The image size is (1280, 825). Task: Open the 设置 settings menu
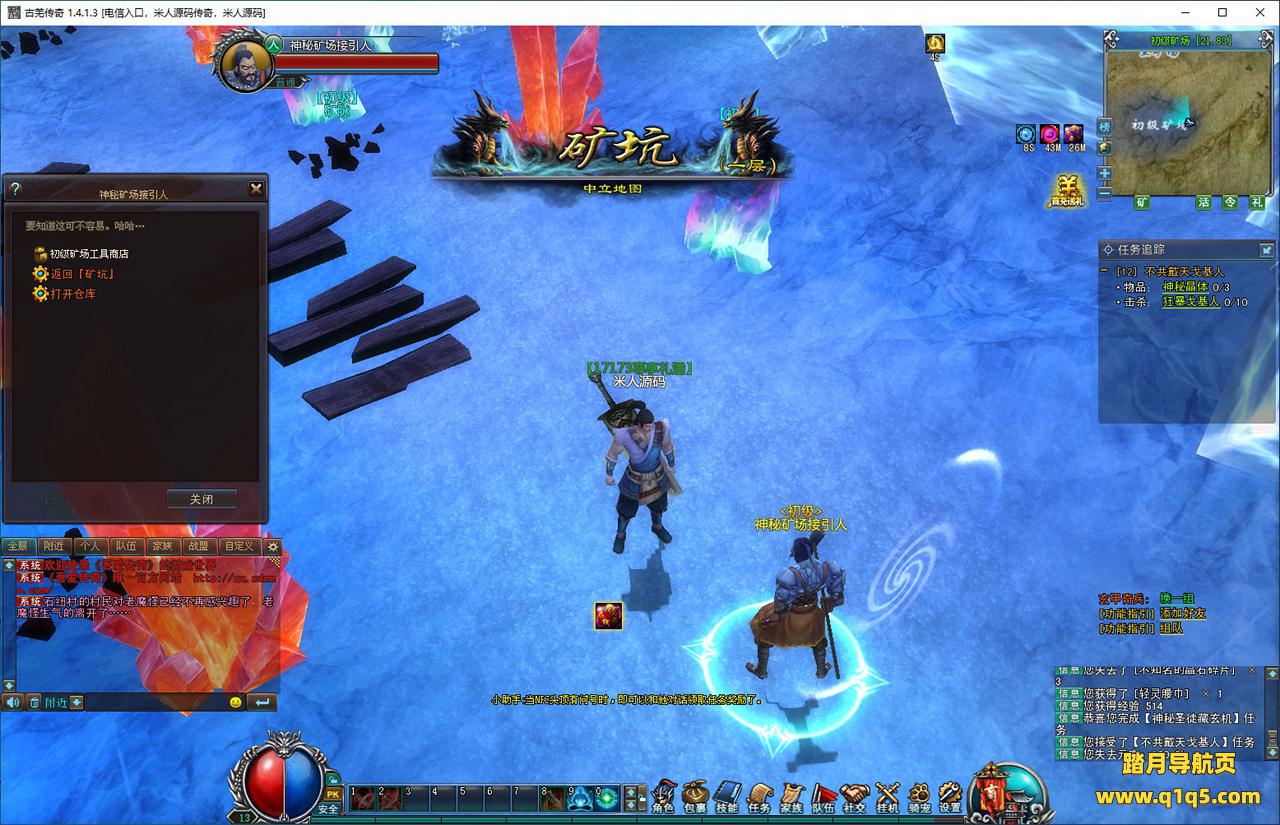tap(949, 797)
